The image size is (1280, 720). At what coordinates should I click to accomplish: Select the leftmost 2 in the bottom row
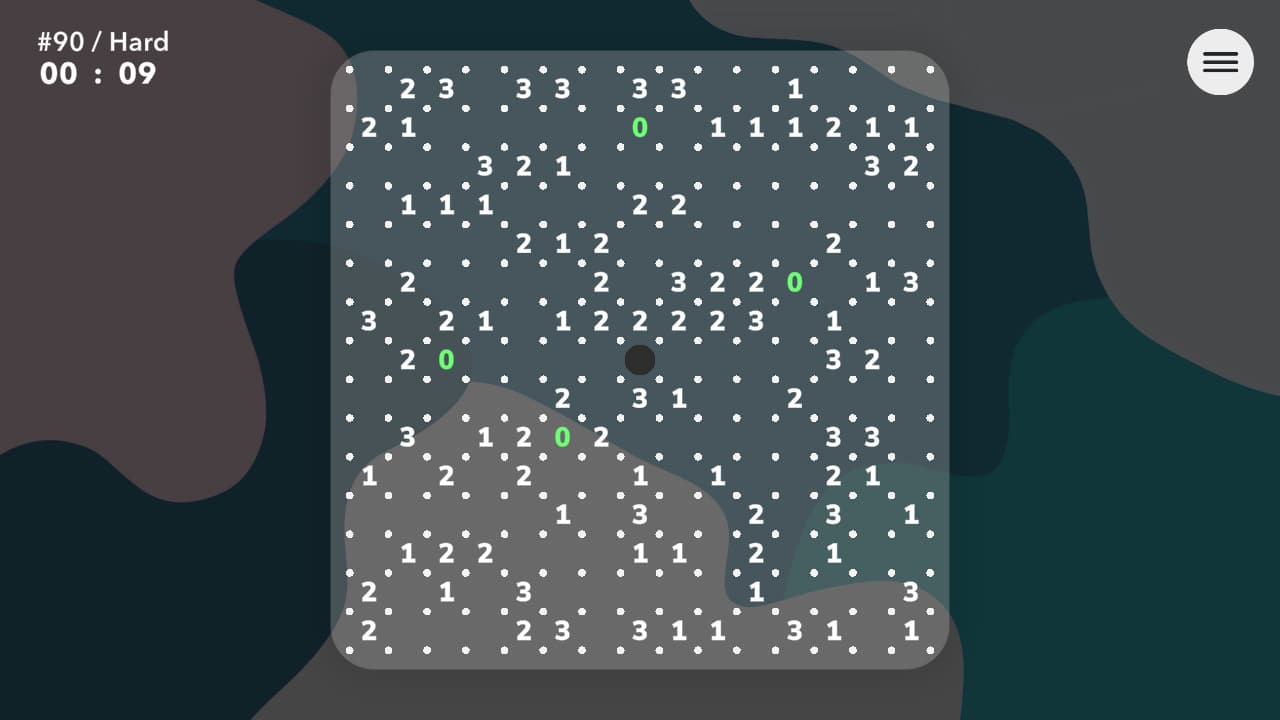(368, 631)
